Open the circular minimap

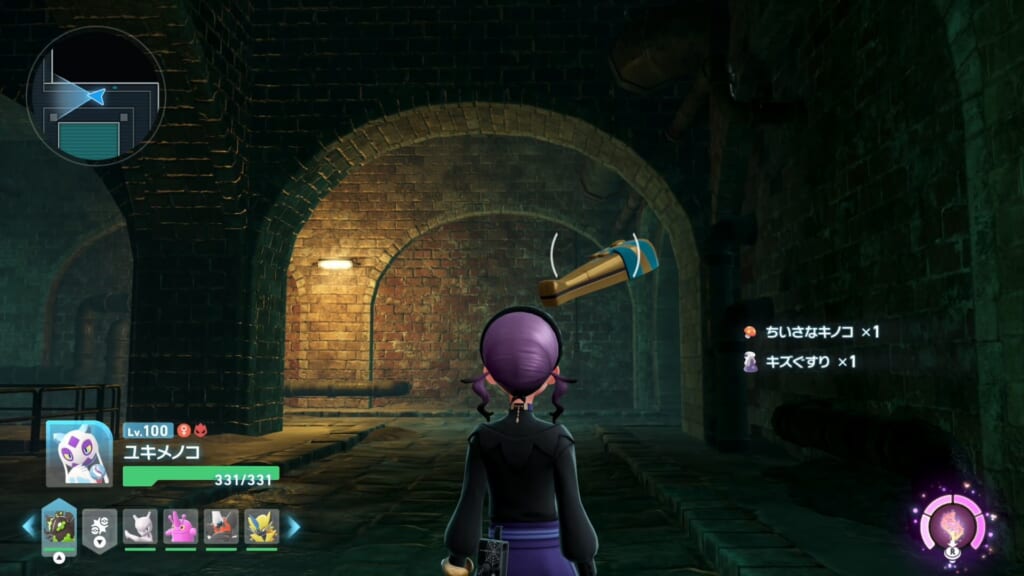tap(96, 95)
